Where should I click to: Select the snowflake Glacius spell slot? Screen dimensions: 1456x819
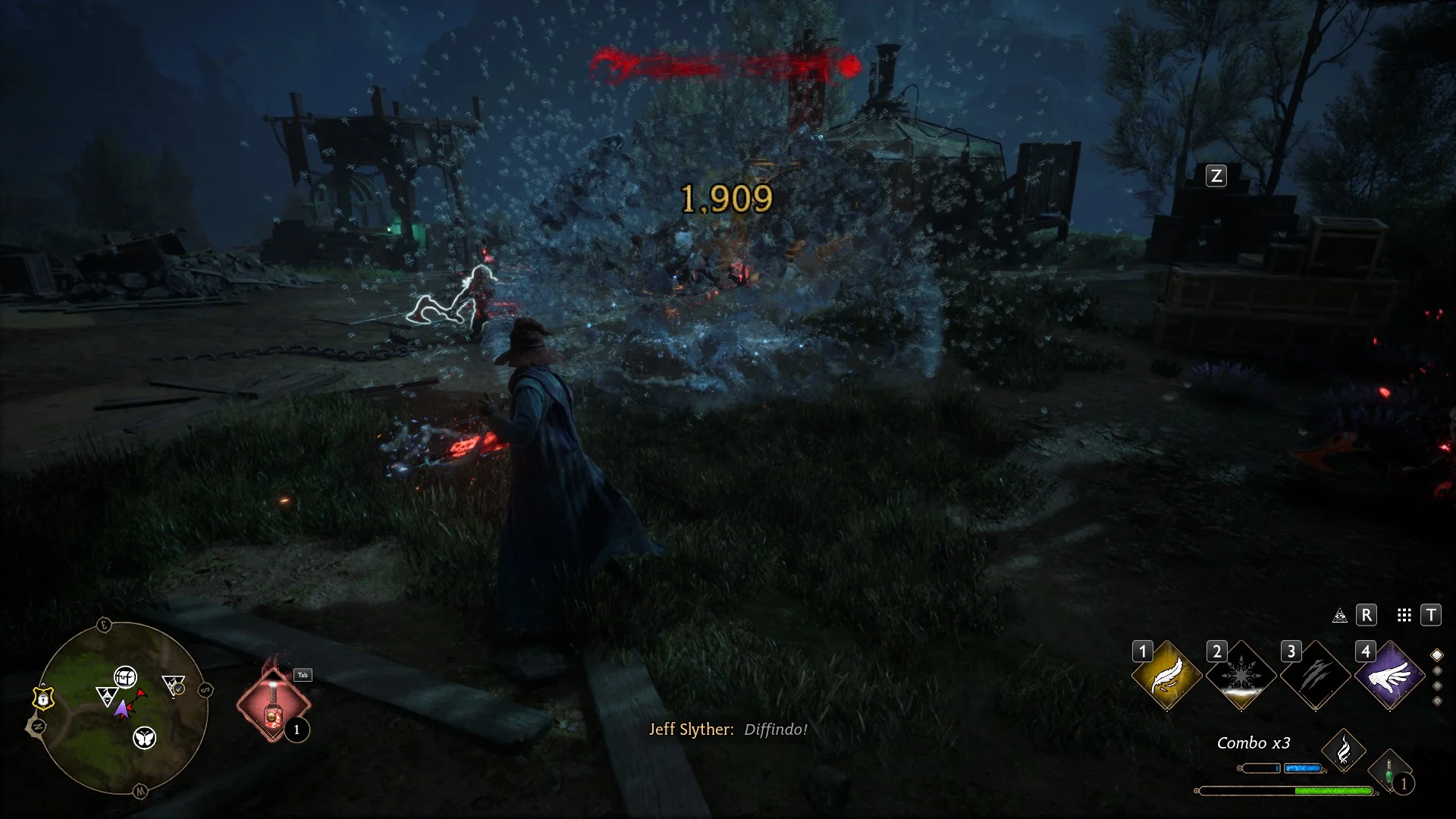tap(1241, 676)
